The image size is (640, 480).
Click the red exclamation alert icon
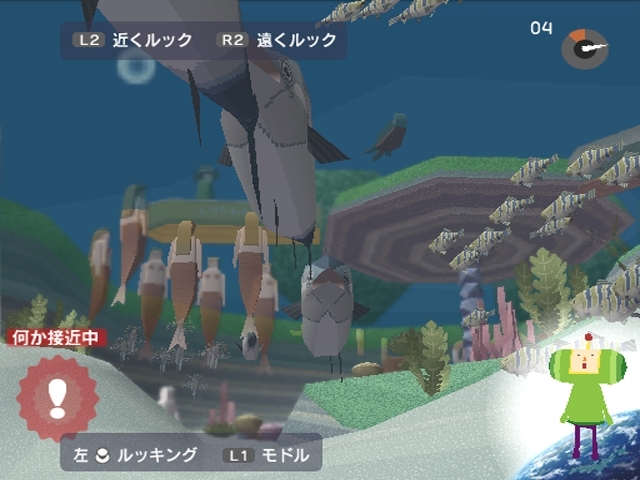[x=58, y=397]
